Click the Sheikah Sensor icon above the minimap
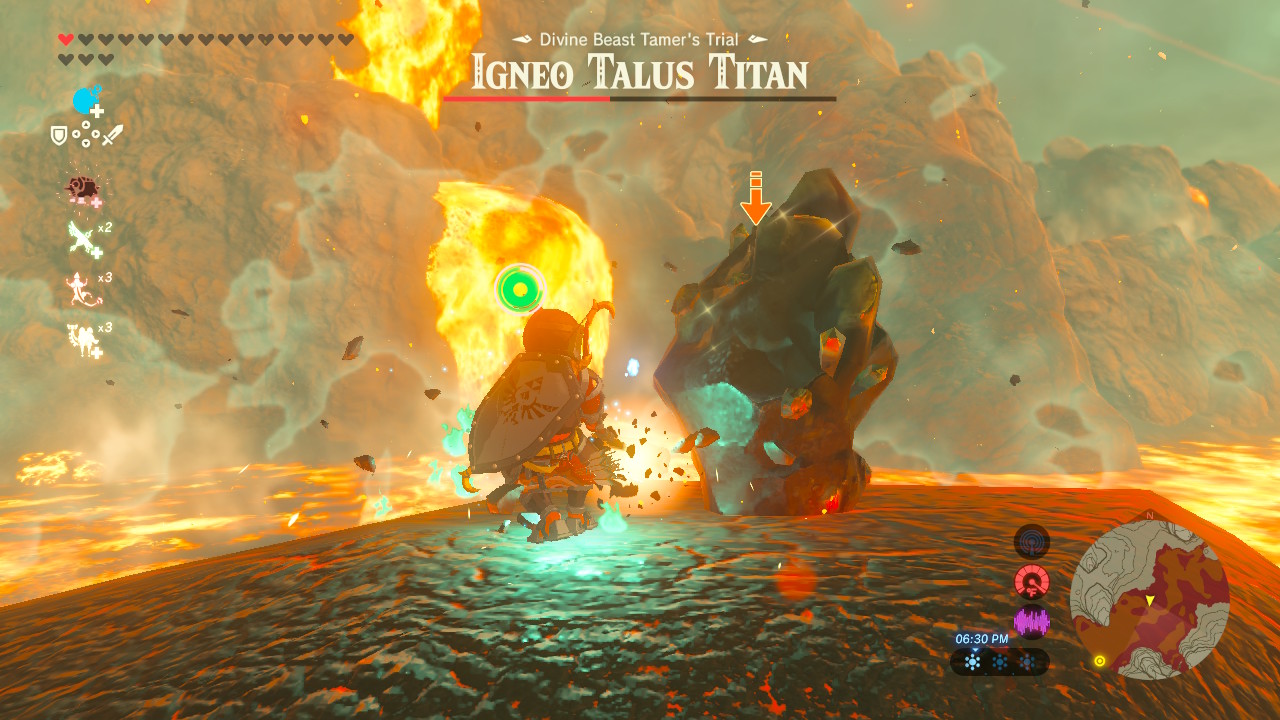 1033,540
